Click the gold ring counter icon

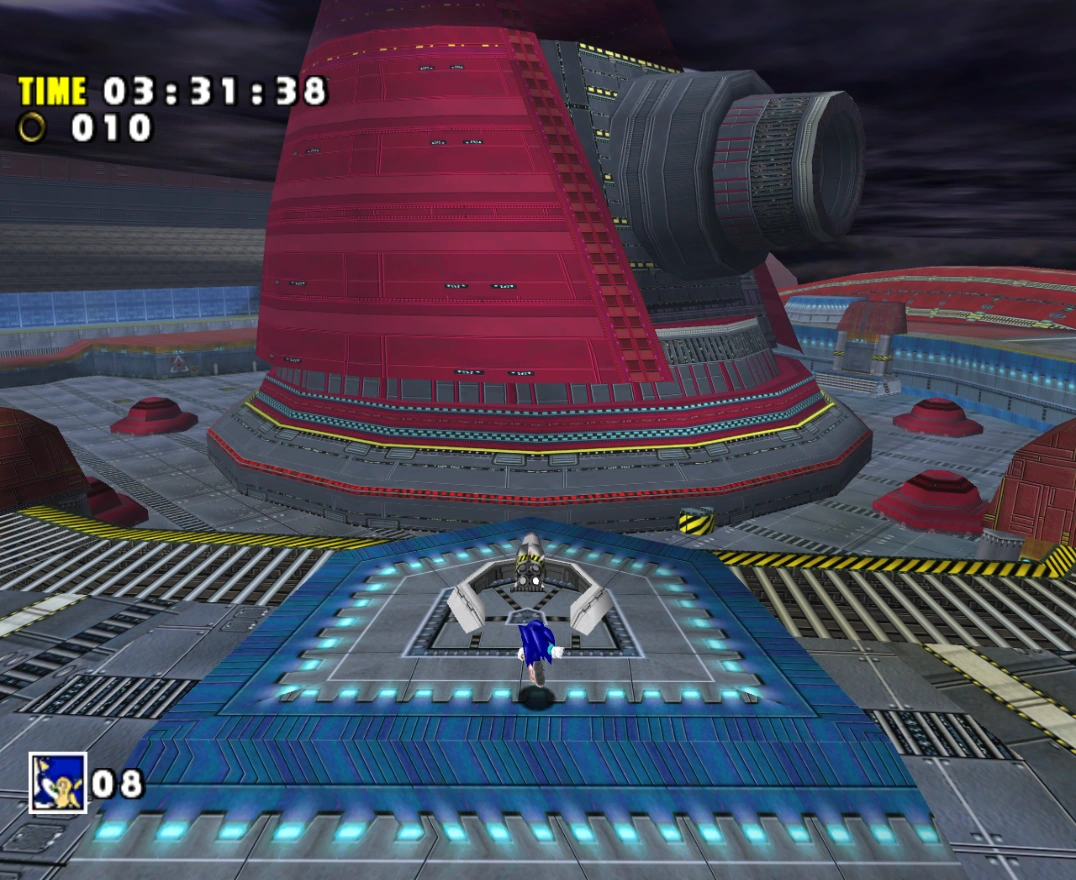(x=33, y=128)
